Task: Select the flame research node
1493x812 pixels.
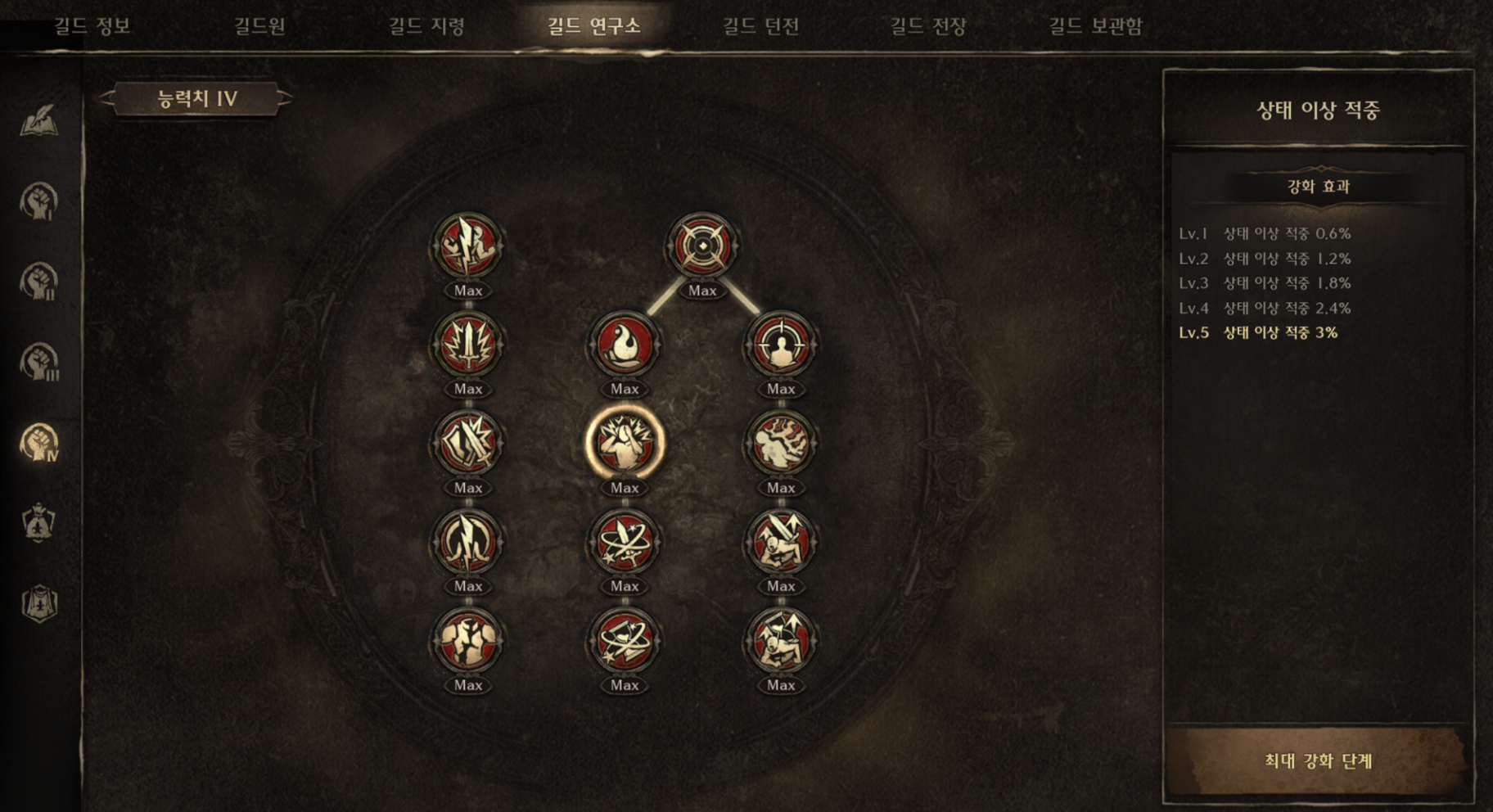Action: pyautogui.click(x=624, y=345)
